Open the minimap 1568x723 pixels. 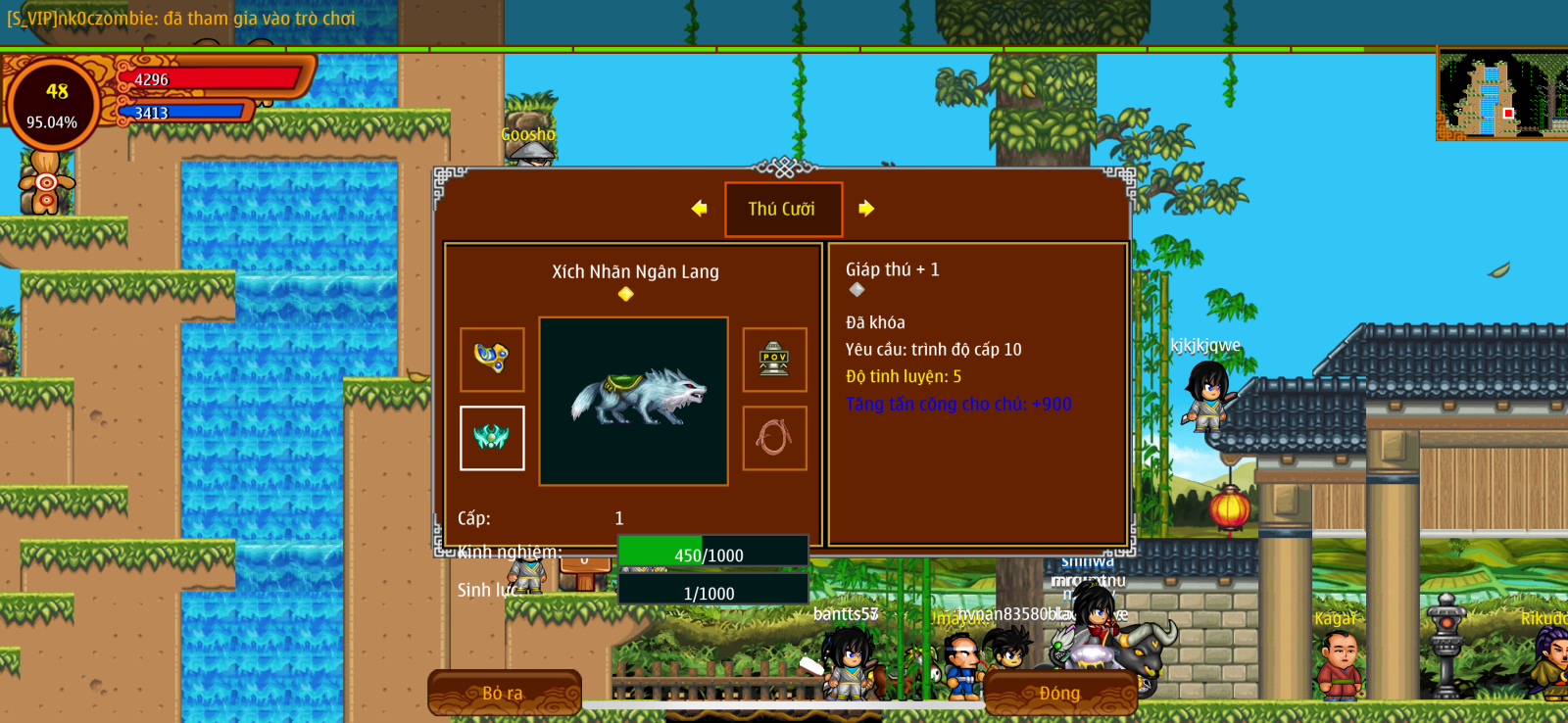tap(1501, 96)
